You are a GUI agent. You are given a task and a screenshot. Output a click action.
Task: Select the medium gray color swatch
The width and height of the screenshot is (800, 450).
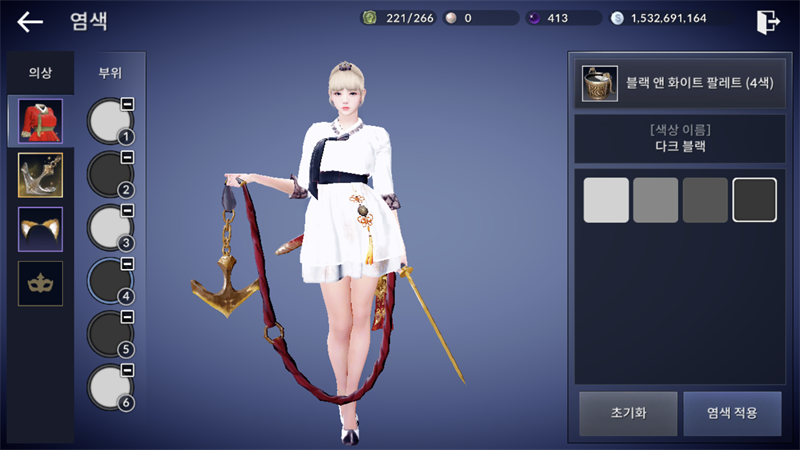click(x=656, y=200)
